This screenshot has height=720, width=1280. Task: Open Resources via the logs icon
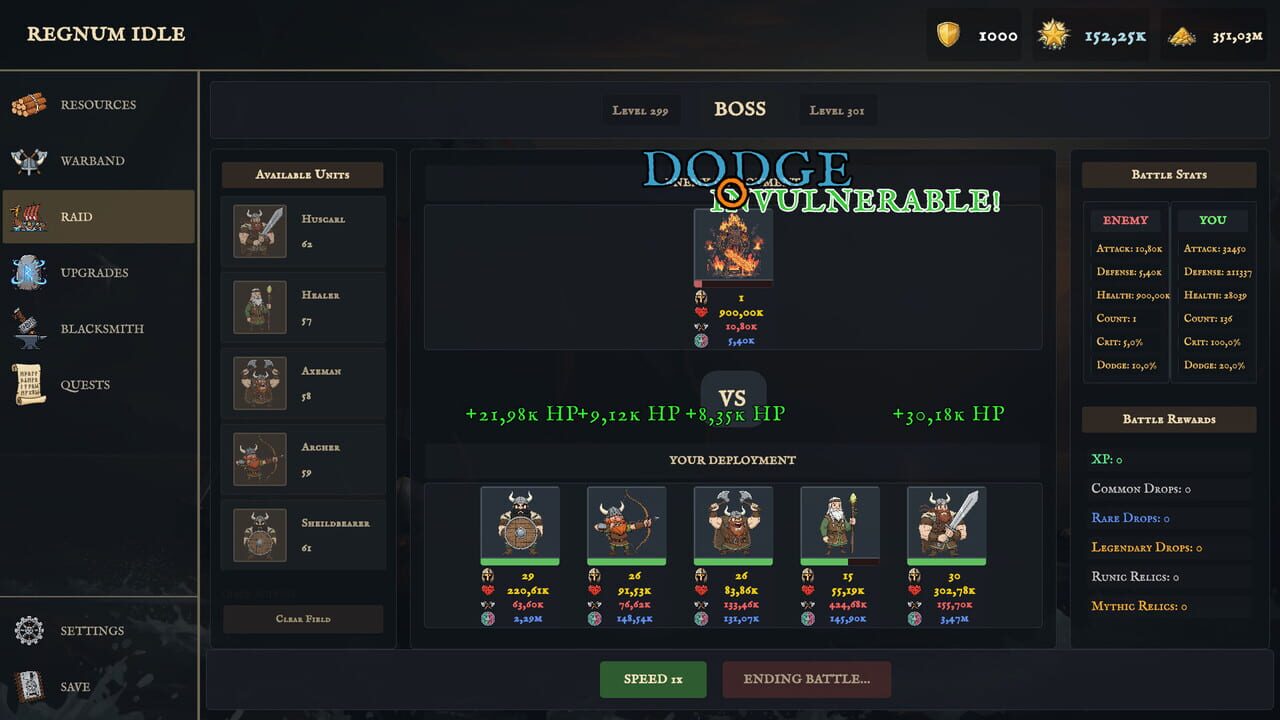pos(30,104)
